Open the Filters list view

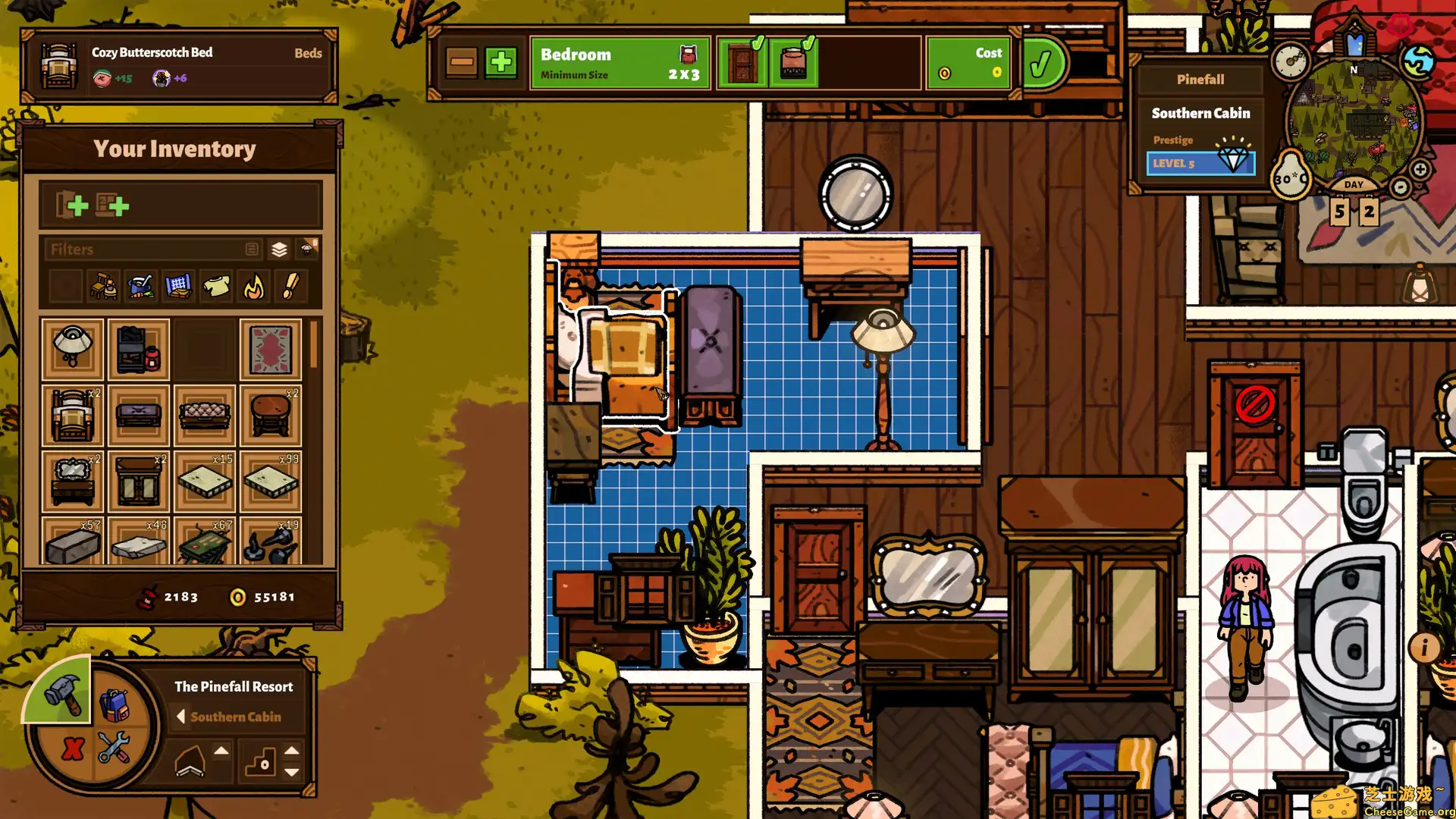(253, 249)
